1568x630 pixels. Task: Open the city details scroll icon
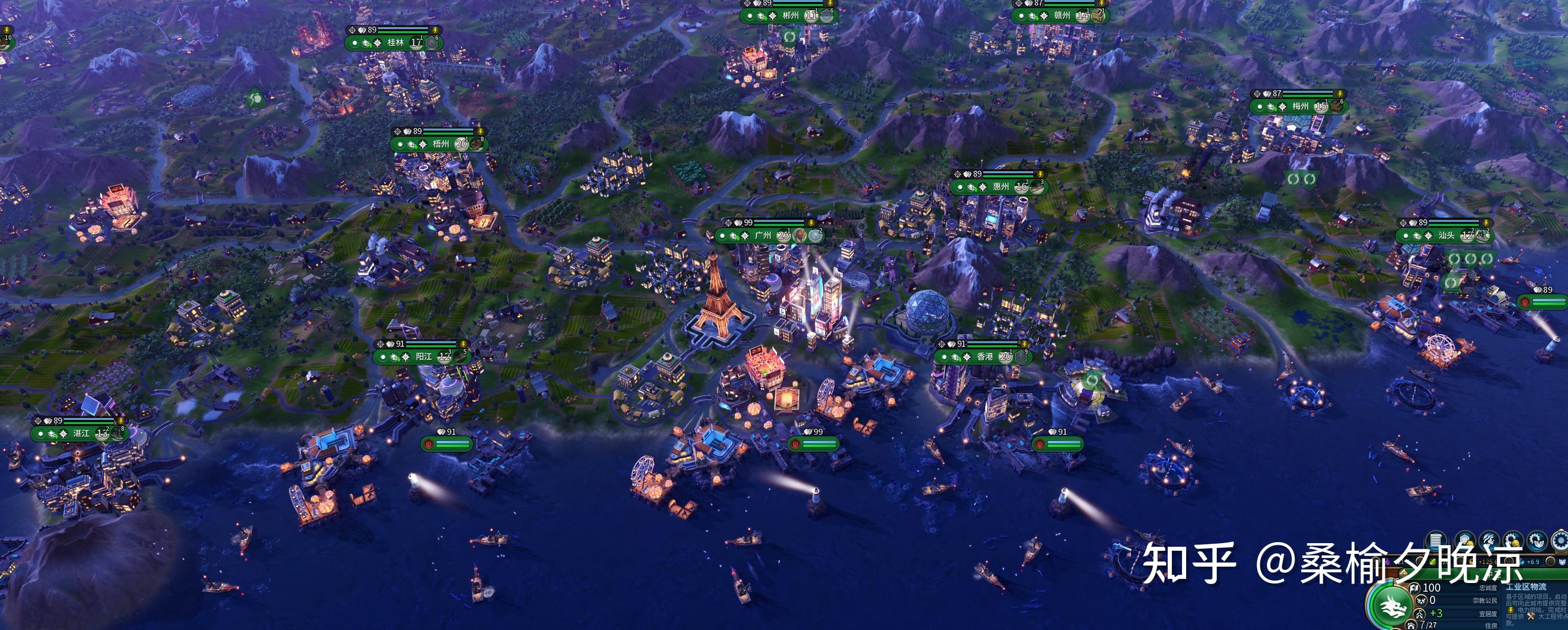pos(1437,540)
